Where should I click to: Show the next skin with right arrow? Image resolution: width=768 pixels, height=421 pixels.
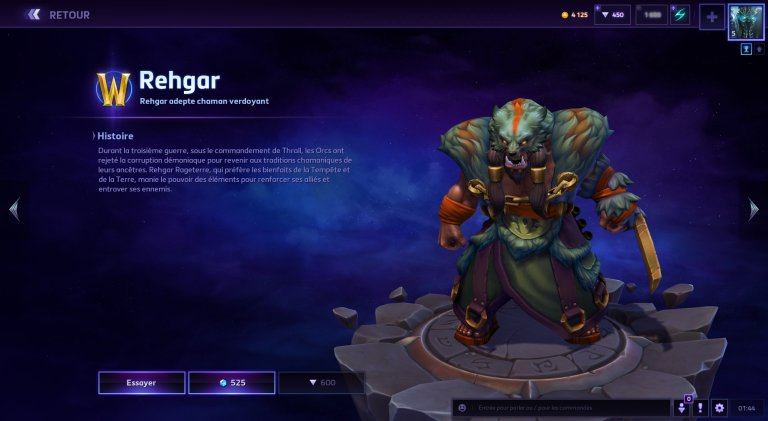754,209
